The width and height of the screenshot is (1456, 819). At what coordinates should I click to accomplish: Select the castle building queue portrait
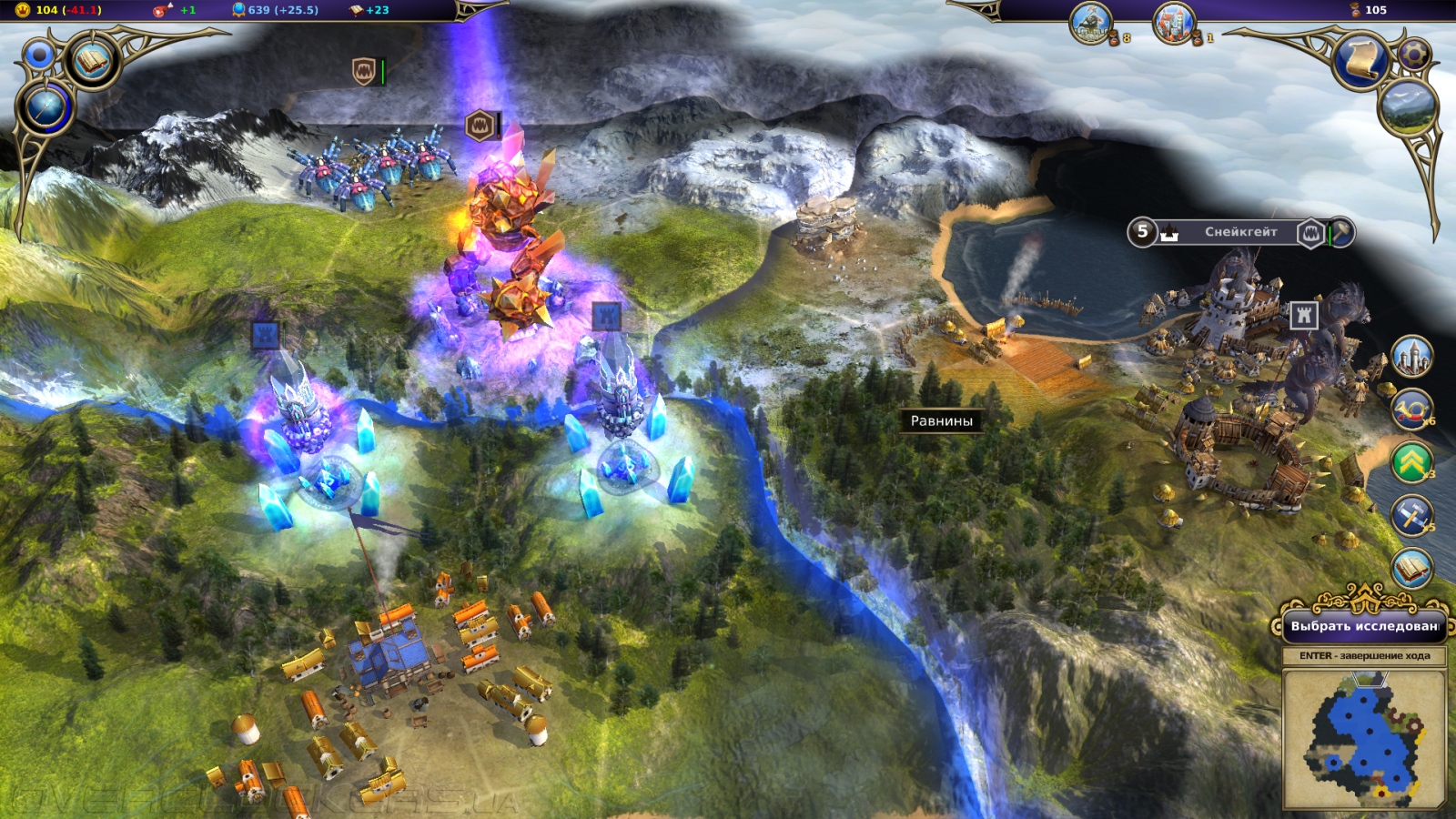tap(1174, 23)
